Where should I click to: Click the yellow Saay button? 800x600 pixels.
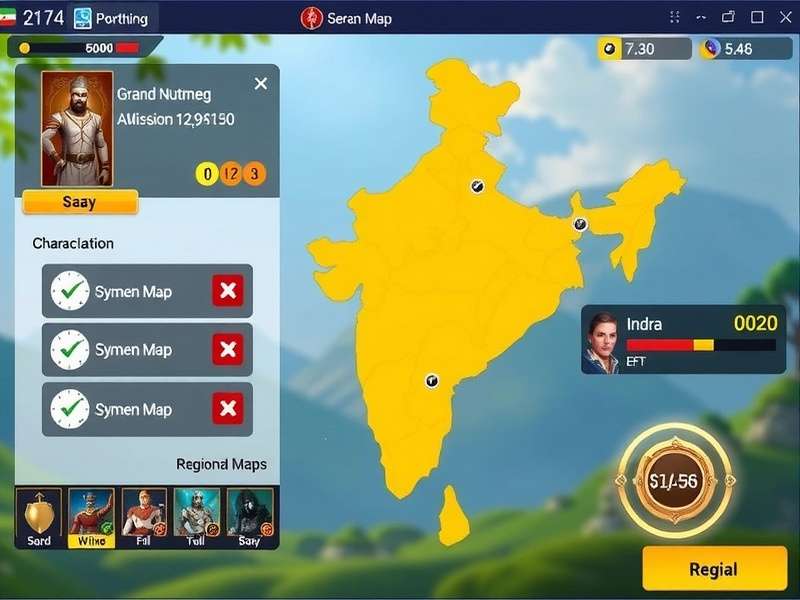[x=79, y=202]
